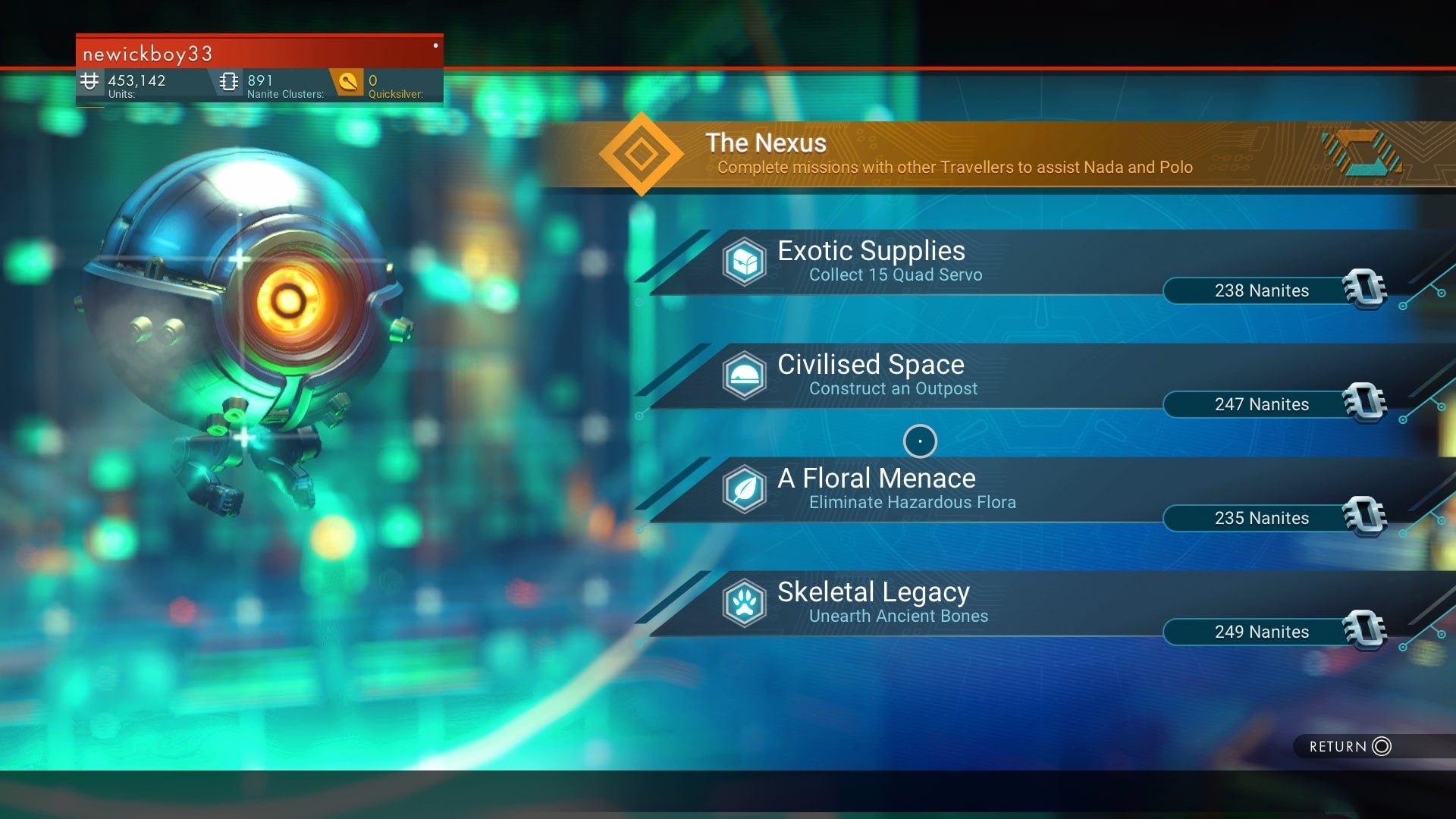Click the circular cursor reticle on screen

919,441
